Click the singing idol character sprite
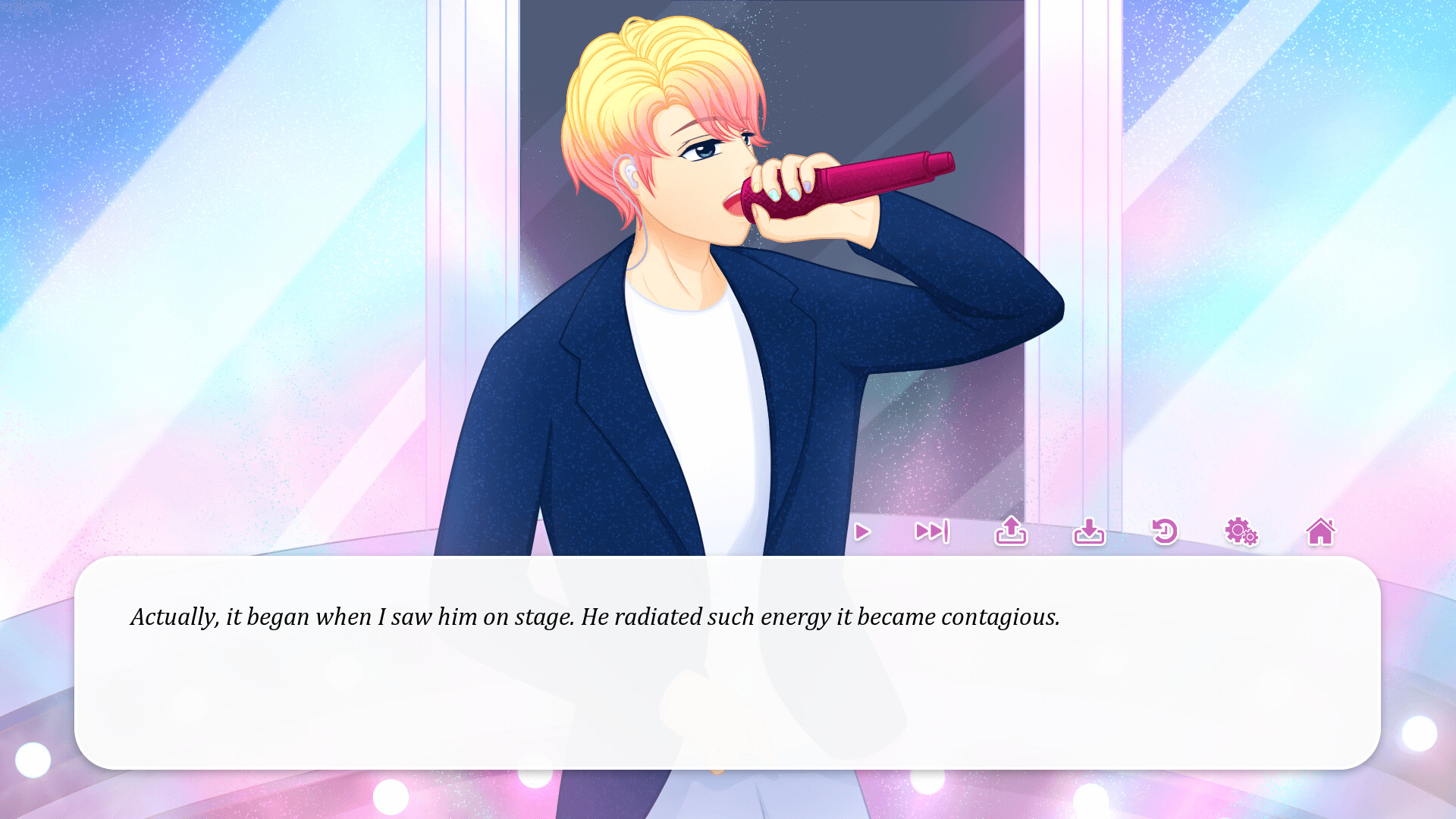1456x819 pixels. 720,303
